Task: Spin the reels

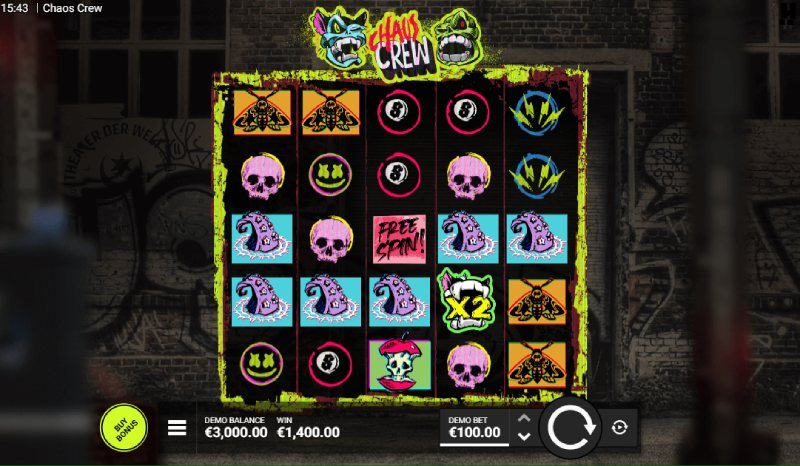Action: (x=569, y=427)
